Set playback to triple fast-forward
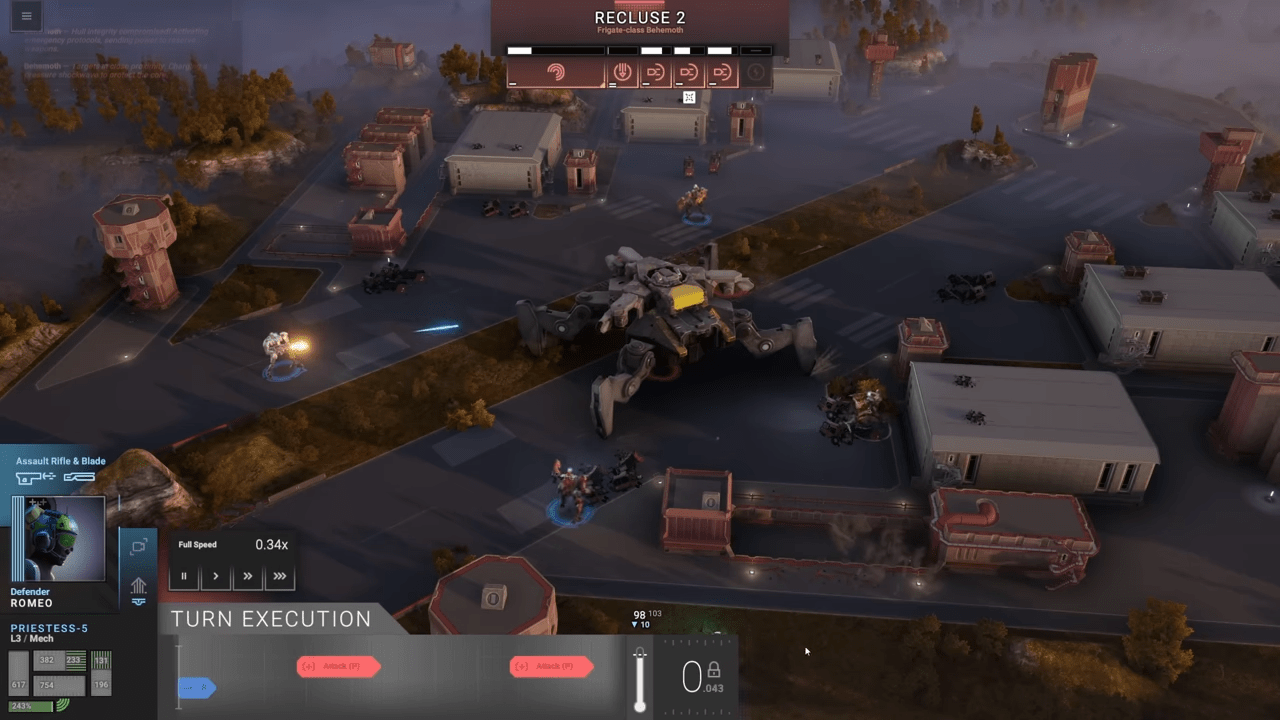Viewport: 1280px width, 720px height. tap(279, 576)
